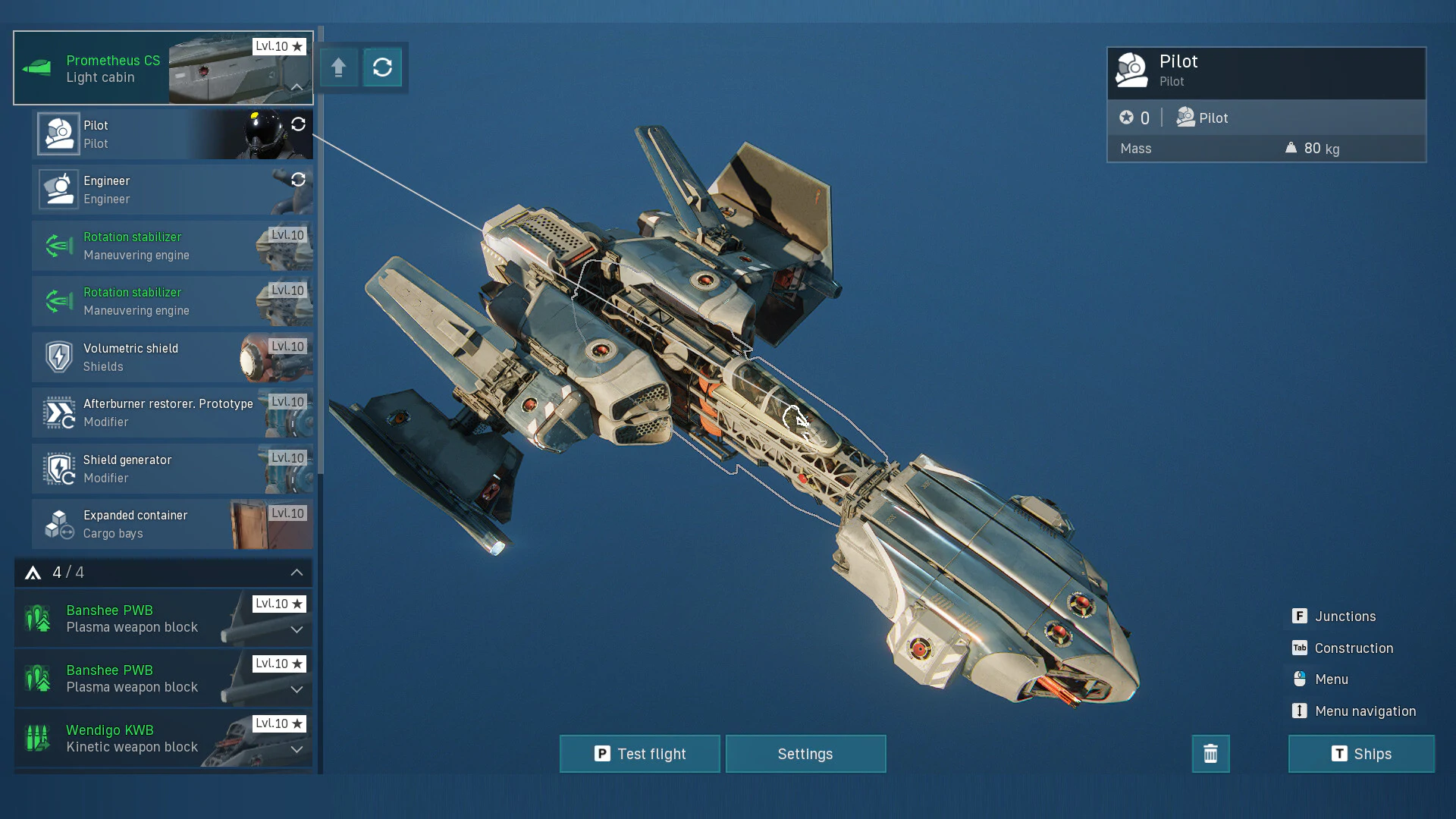1456x819 pixels.
Task: Click the upward arrow button beside the cabin
Action: (x=338, y=67)
